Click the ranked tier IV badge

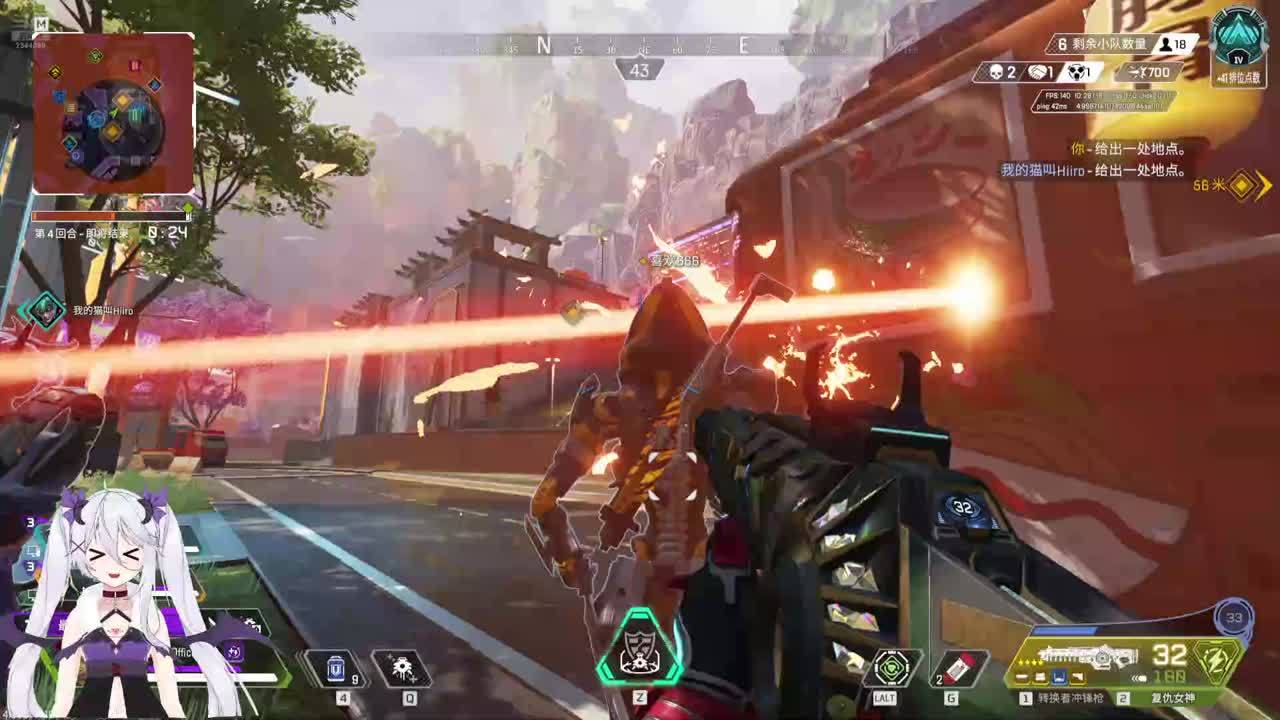click(x=1239, y=38)
